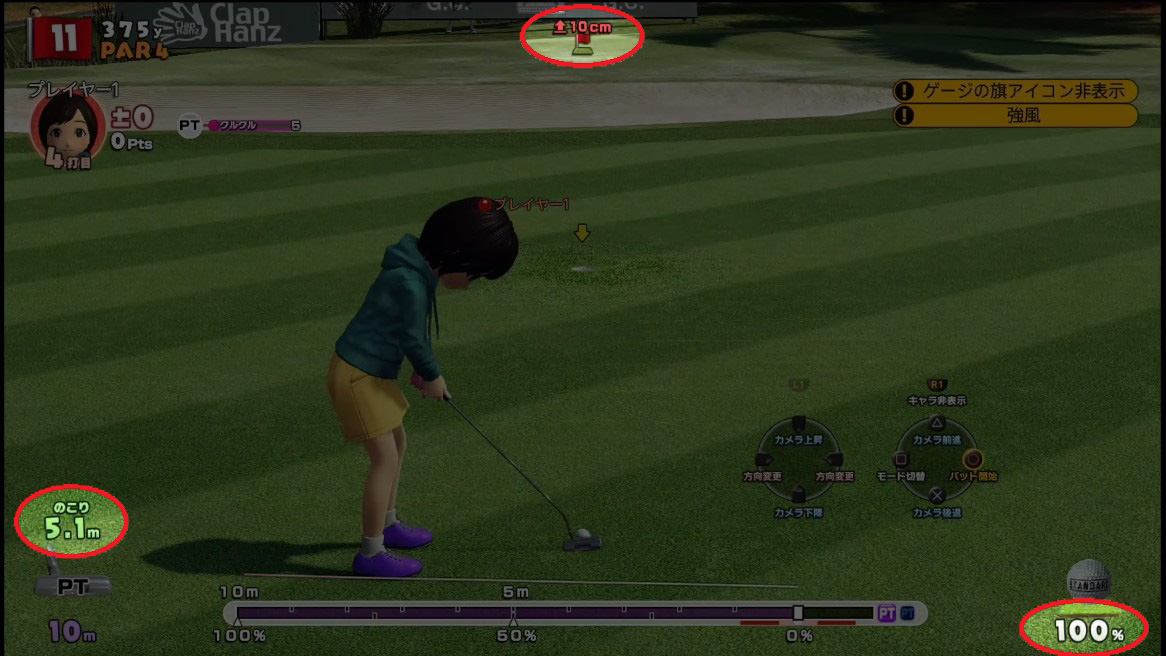Click the red hole 11 flag badge
The width and height of the screenshot is (1166, 656).
(x=63, y=39)
